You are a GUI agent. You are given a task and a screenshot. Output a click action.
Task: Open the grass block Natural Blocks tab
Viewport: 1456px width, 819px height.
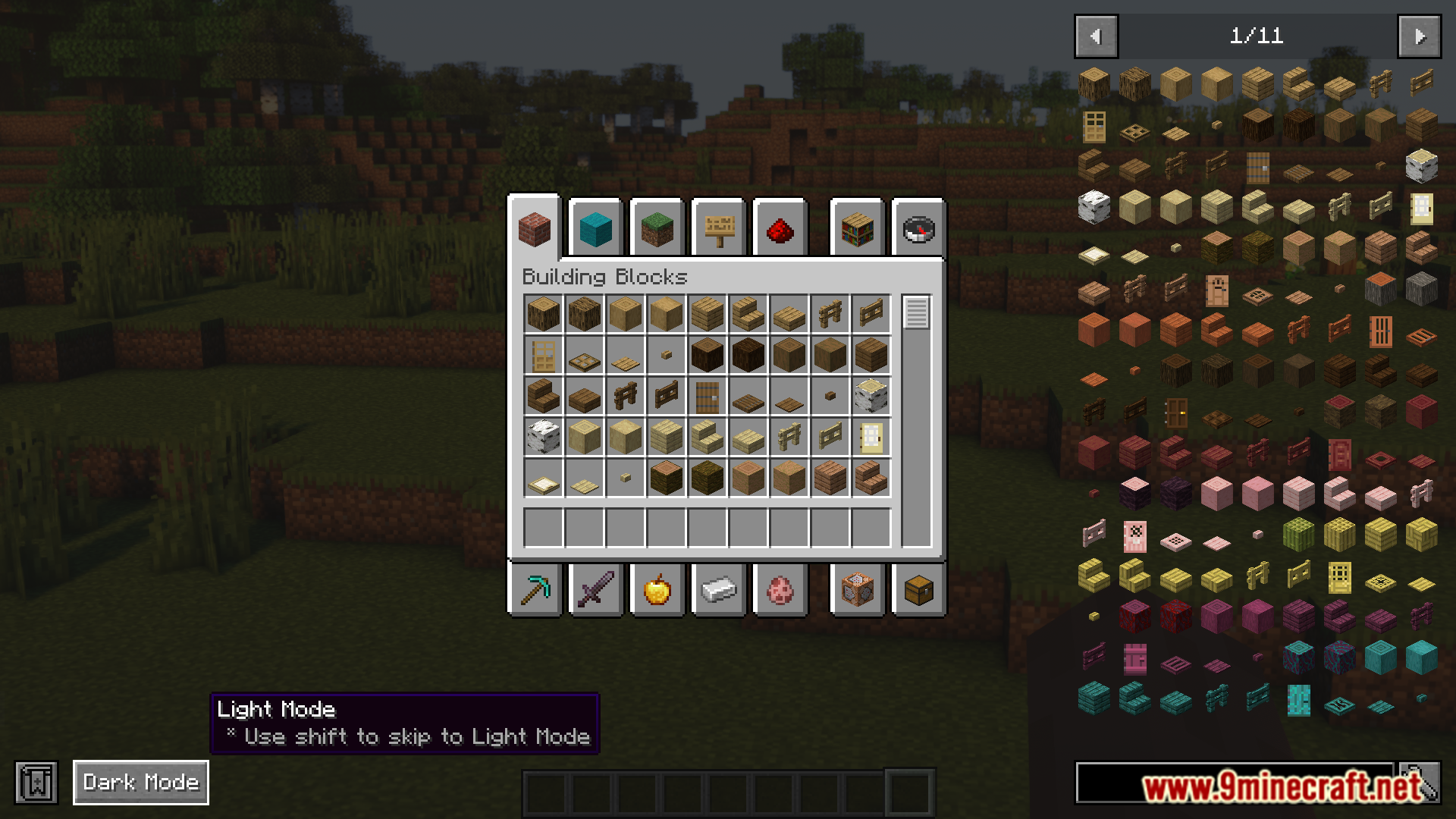pyautogui.click(x=657, y=229)
